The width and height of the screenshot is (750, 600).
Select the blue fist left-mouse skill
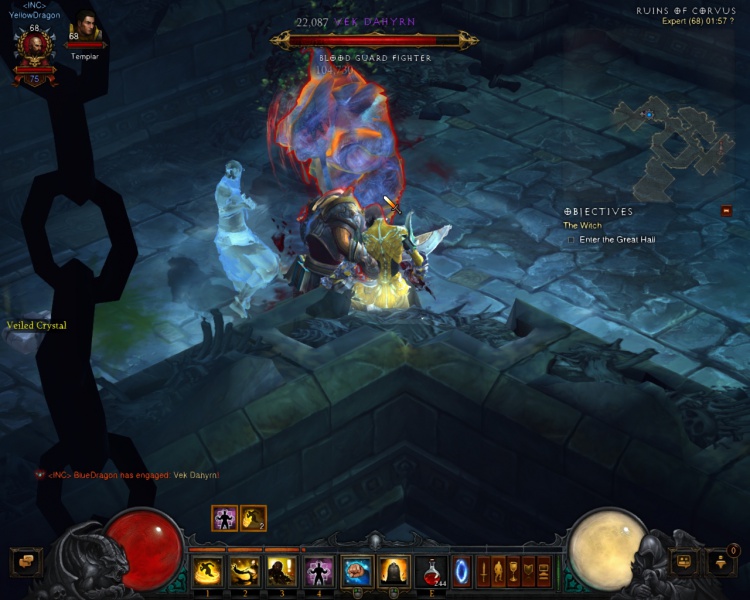(356, 571)
